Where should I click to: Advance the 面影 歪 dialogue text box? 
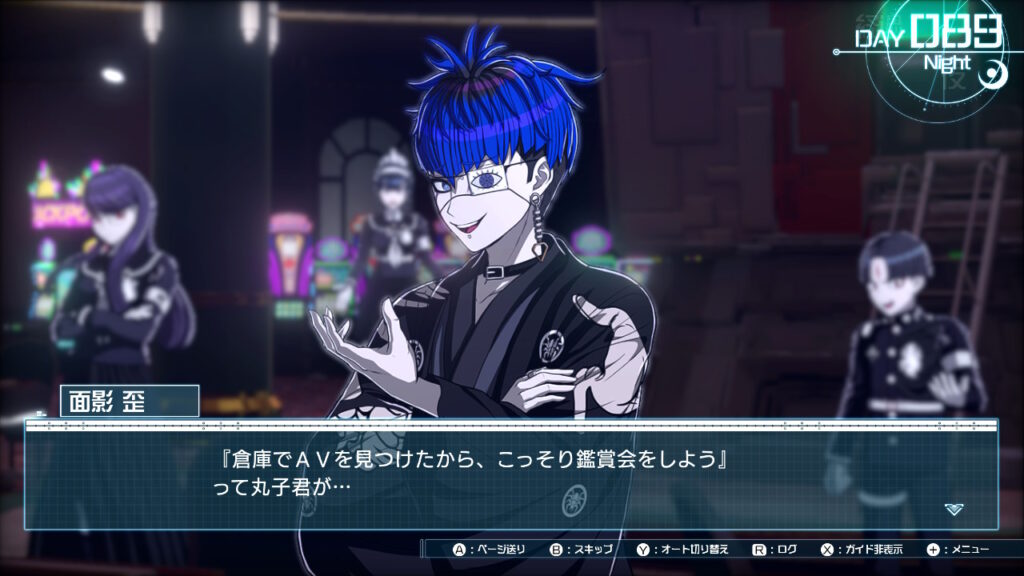[x=510, y=475]
